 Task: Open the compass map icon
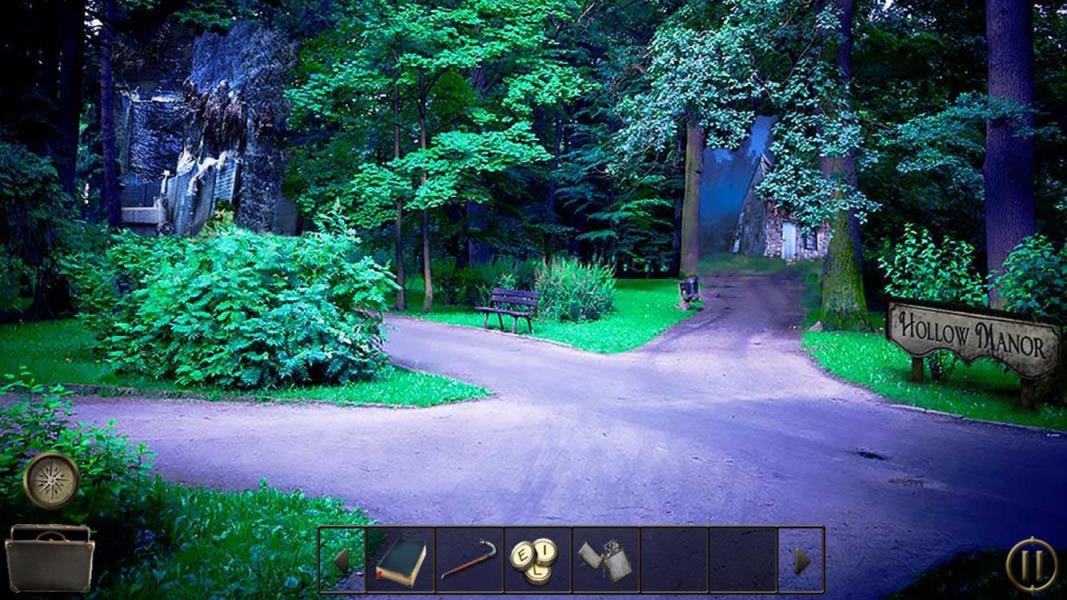tap(51, 481)
